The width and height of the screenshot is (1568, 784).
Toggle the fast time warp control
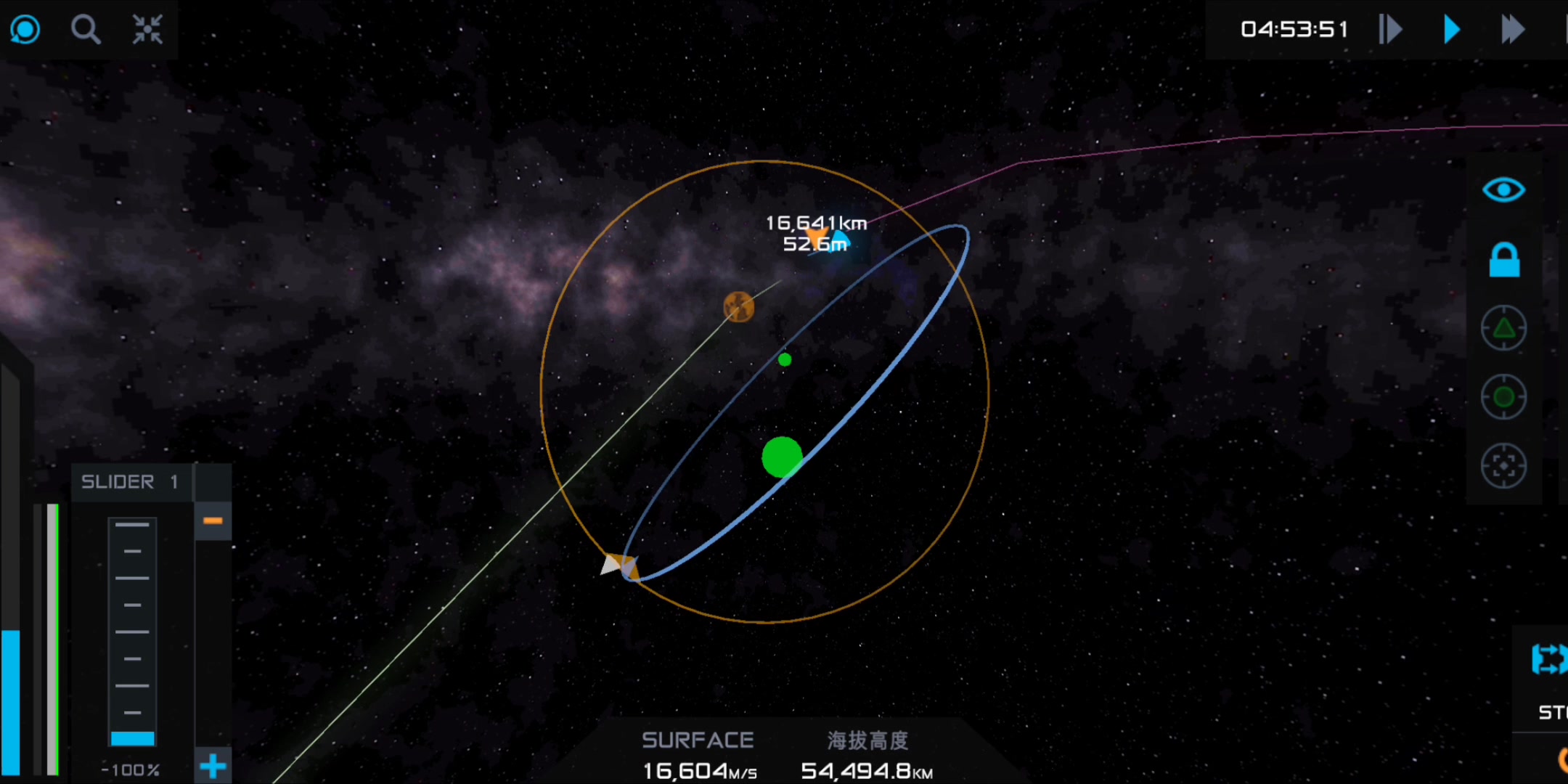click(1514, 29)
